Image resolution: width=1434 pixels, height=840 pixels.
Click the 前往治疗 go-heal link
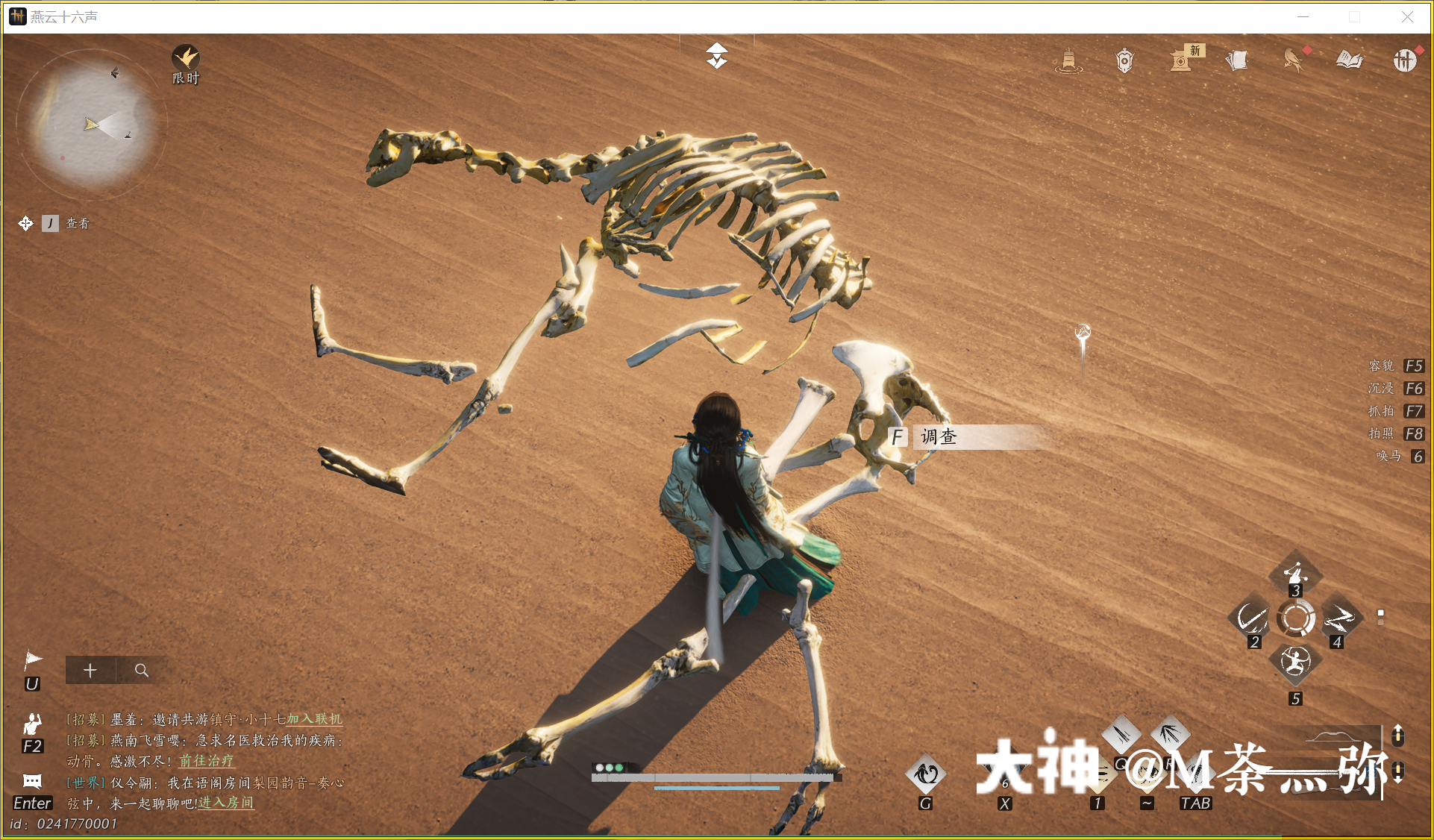point(206,761)
